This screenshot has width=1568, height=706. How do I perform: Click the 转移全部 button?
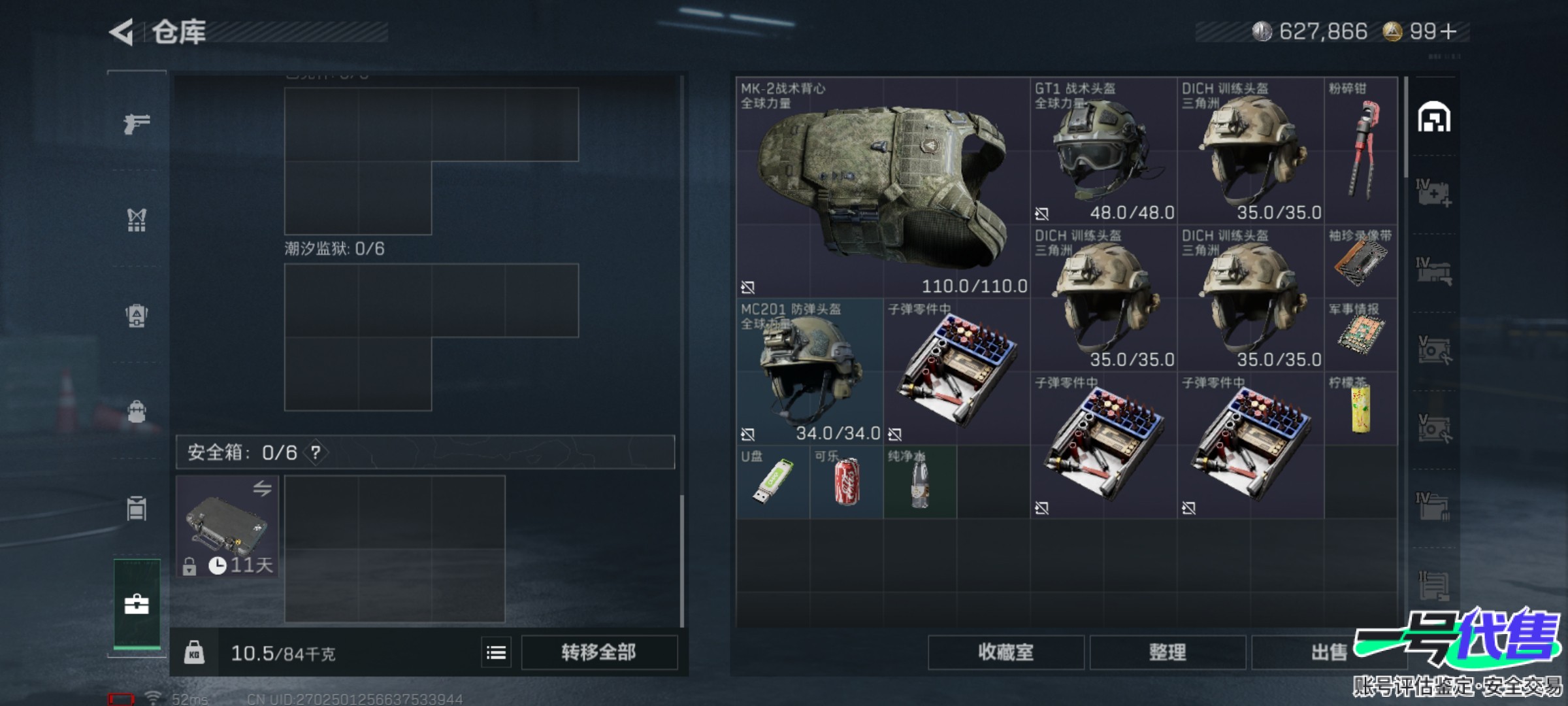[x=598, y=652]
